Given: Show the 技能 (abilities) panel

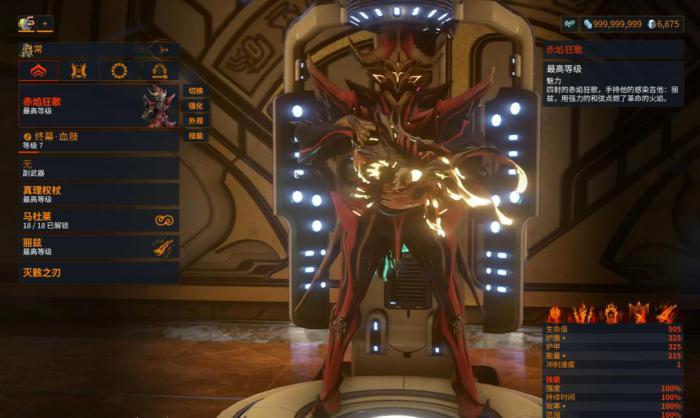Looking at the screenshot, I should 195,135.
